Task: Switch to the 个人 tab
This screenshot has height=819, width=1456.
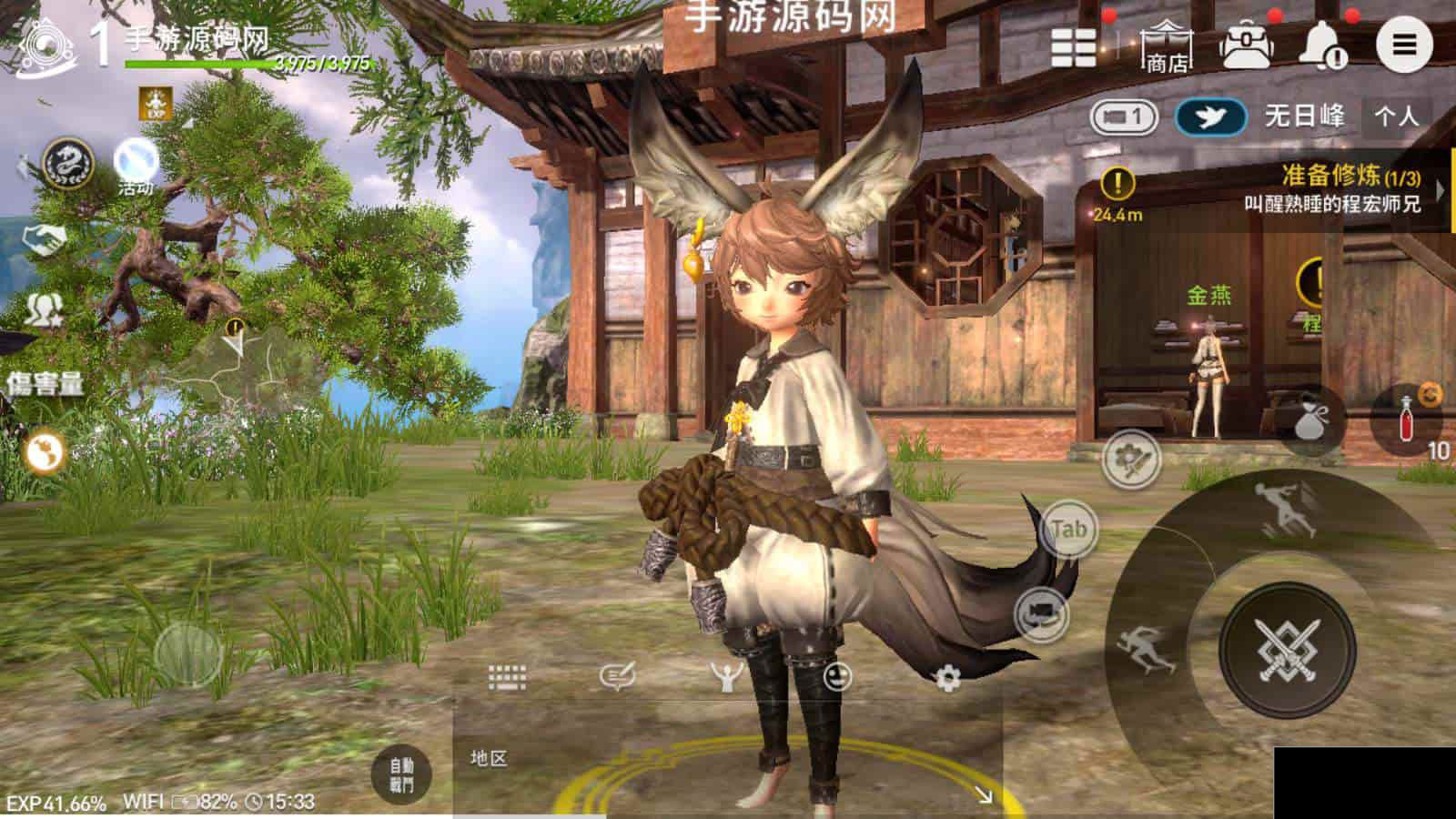Action: tap(1396, 116)
